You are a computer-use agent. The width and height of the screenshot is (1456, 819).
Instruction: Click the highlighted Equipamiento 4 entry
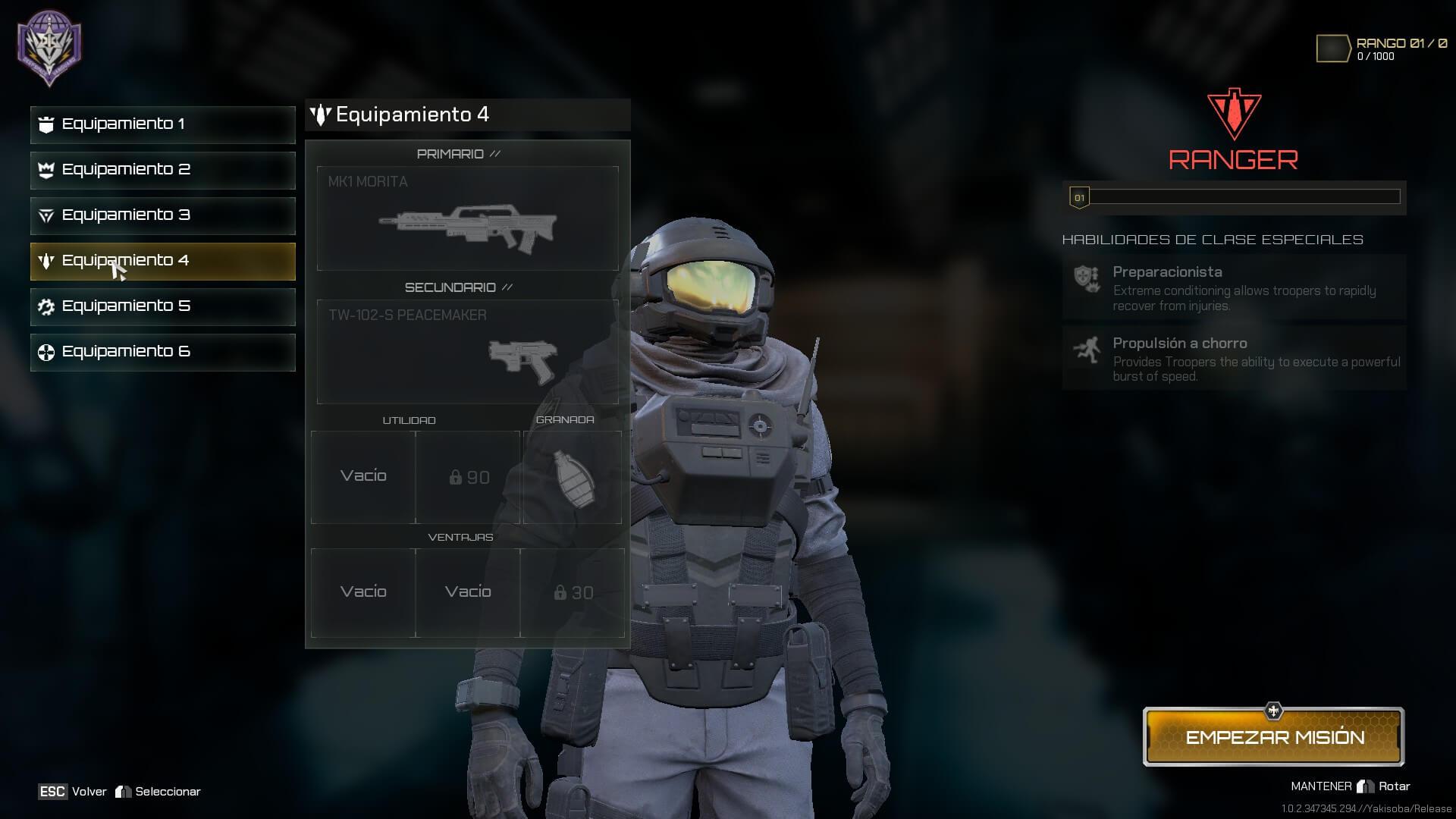click(162, 261)
